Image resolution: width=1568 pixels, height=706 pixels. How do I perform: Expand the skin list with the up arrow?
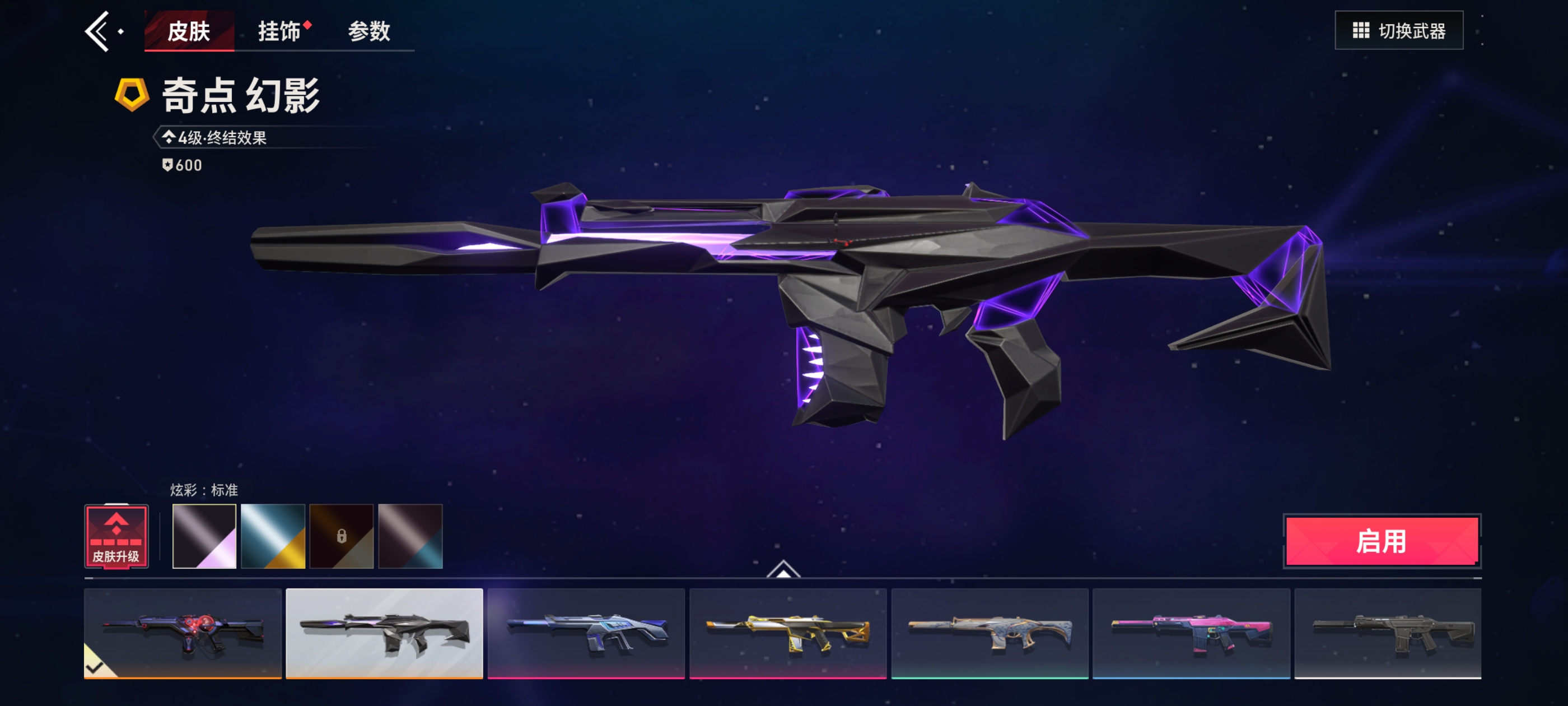(783, 569)
